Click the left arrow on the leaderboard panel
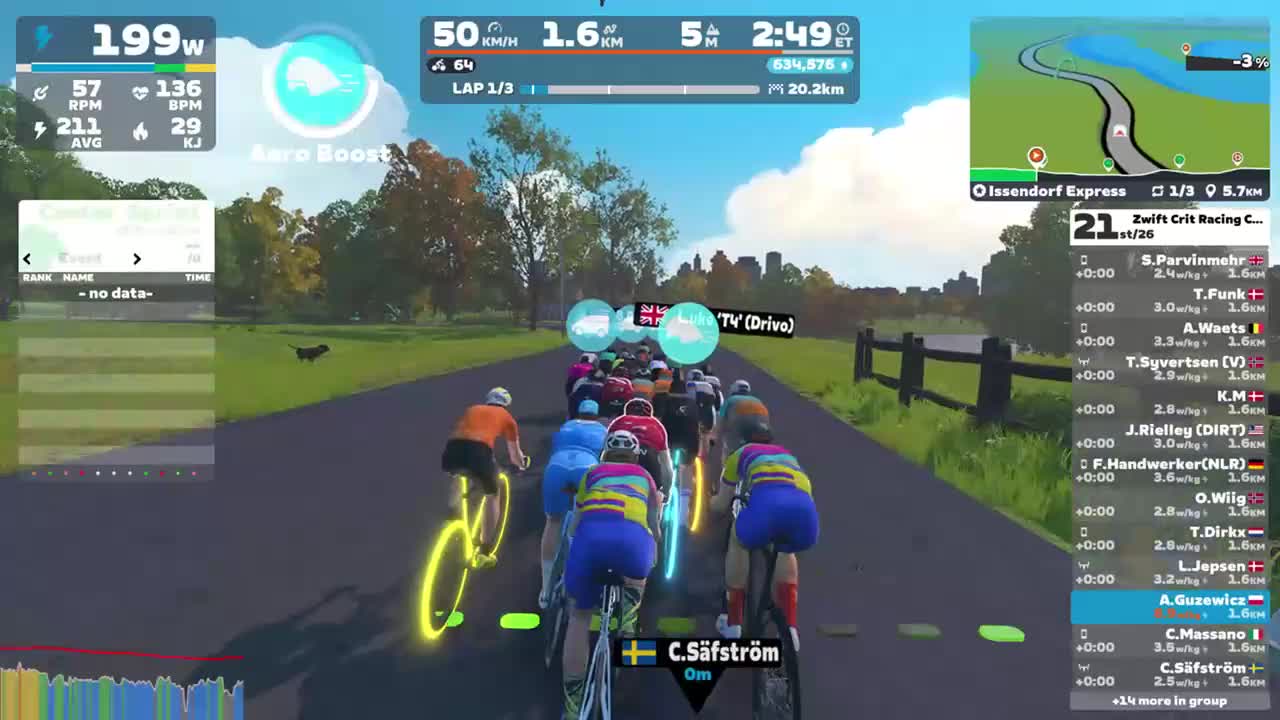This screenshot has height=720, width=1280. pos(26,258)
